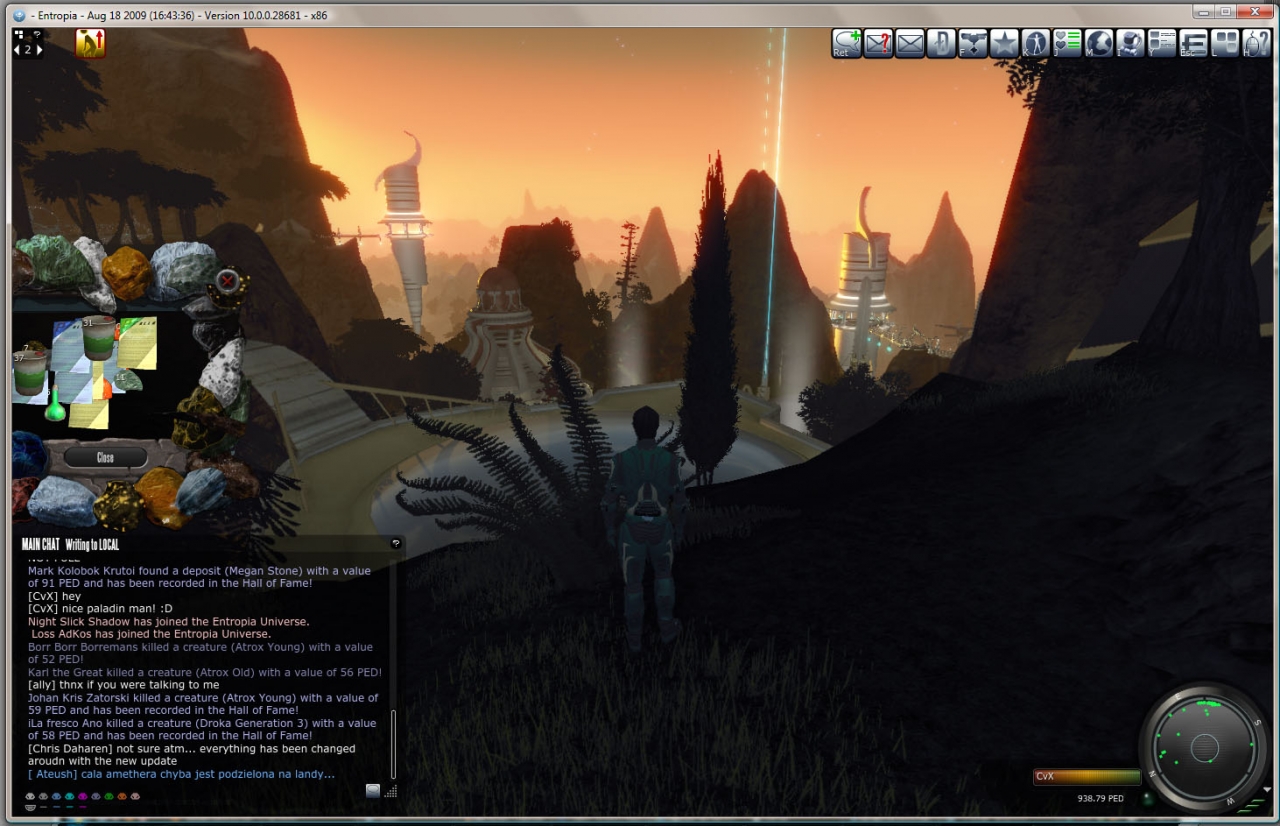Open the mouse help icon labeled H
This screenshot has width=1280, height=826.
click(1256, 43)
